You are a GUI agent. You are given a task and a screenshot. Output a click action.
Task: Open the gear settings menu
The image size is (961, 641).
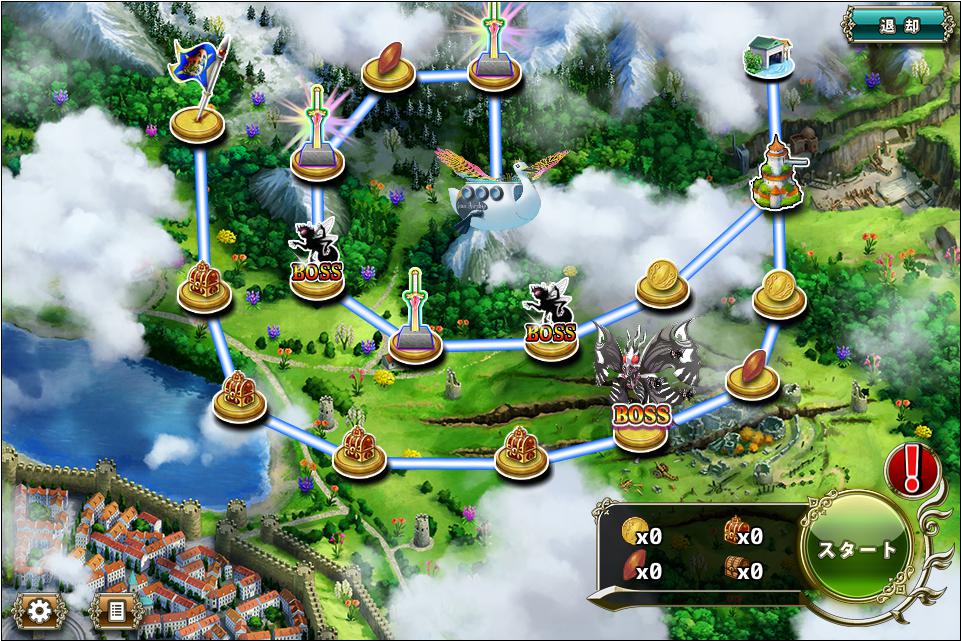[x=40, y=610]
